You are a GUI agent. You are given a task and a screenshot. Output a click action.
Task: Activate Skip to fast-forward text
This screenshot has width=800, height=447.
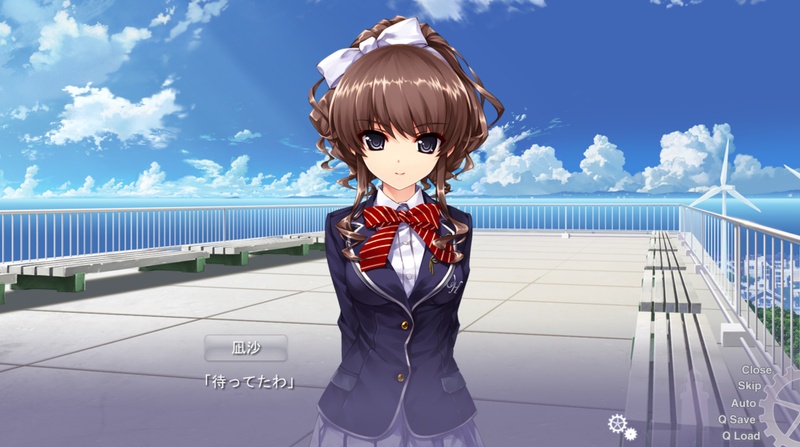(749, 386)
